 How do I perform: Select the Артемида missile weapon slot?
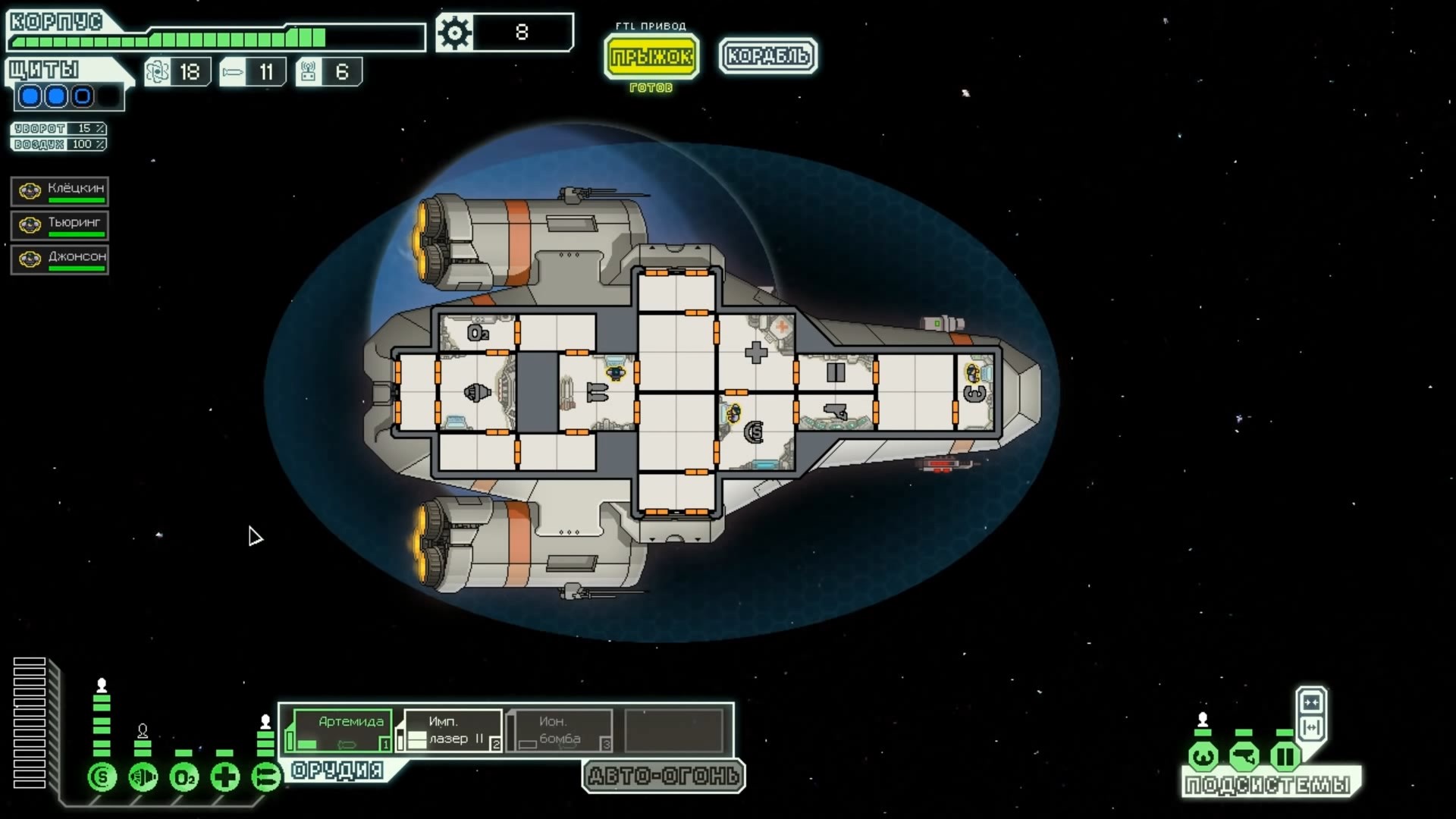[342, 730]
